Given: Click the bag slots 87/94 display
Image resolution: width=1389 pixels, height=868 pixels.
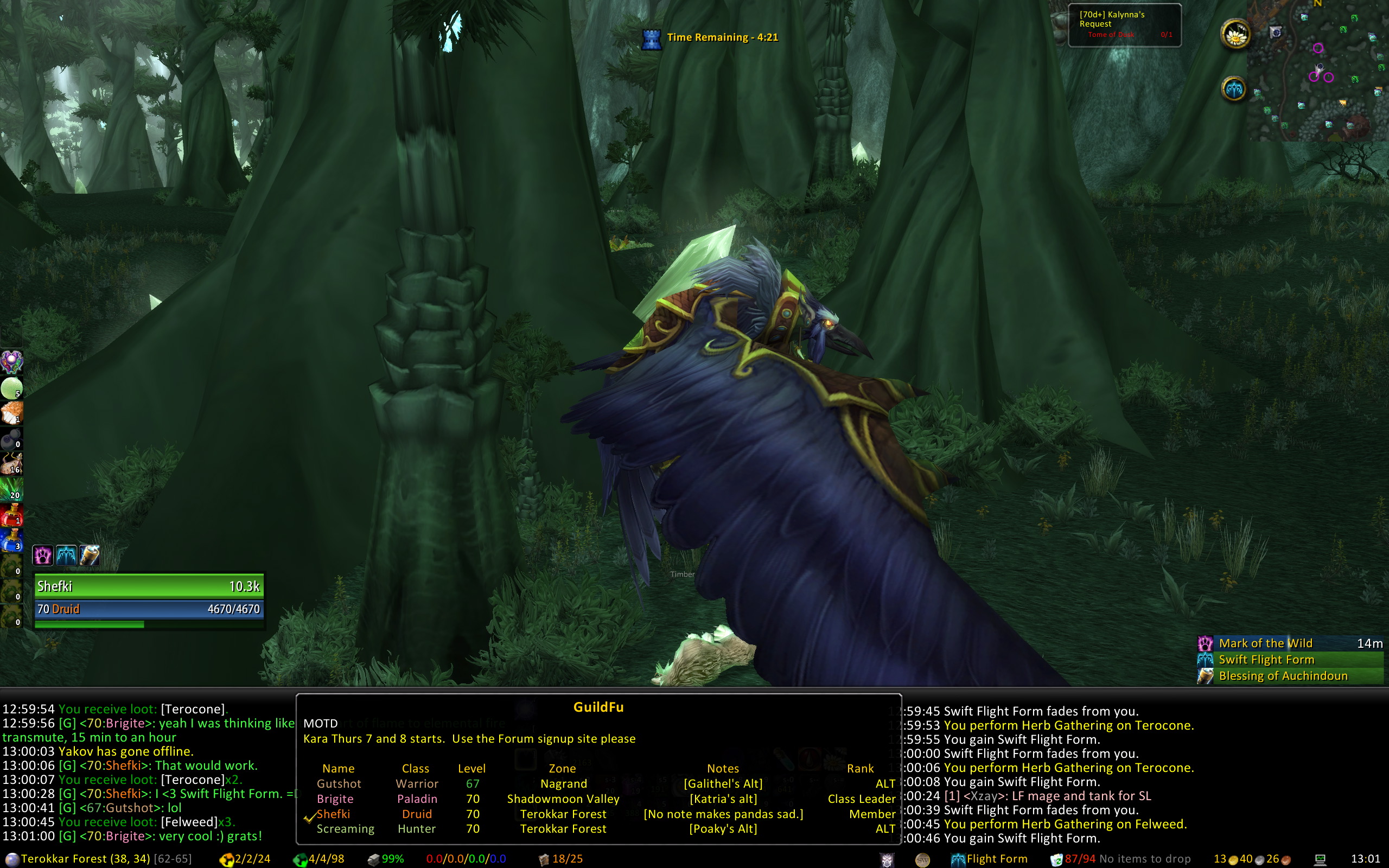Looking at the screenshot, I should pos(1079,859).
